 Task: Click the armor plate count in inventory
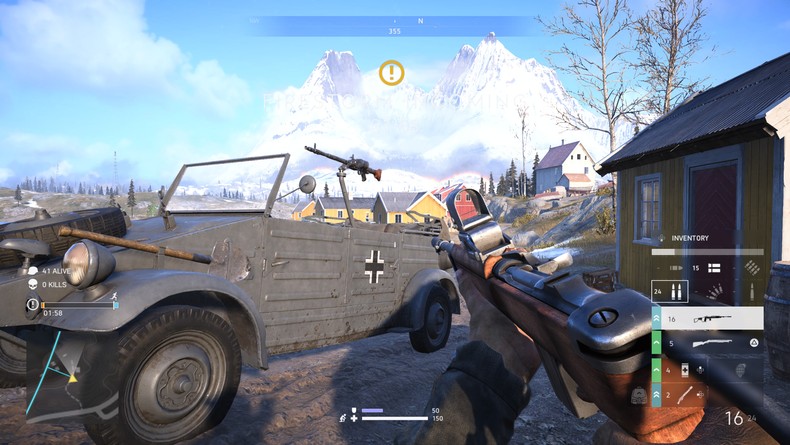click(x=704, y=268)
